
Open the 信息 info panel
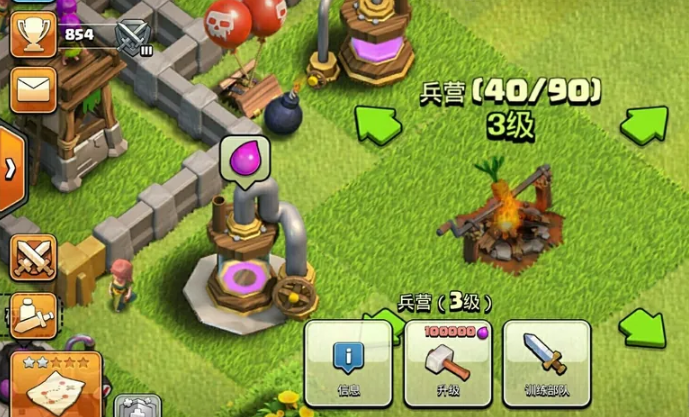tap(348, 361)
